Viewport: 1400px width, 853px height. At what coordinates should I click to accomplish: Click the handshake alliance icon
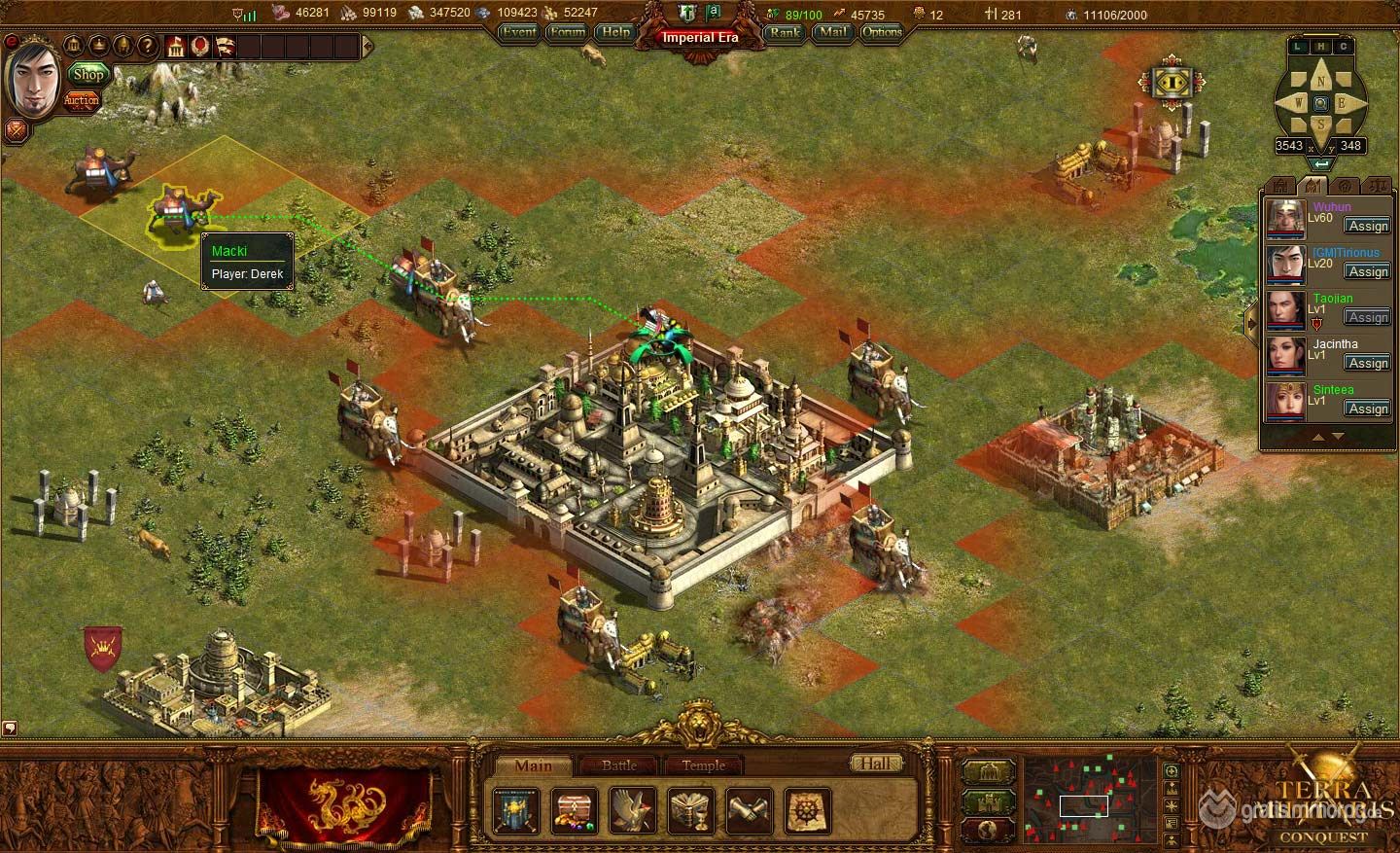click(x=749, y=810)
